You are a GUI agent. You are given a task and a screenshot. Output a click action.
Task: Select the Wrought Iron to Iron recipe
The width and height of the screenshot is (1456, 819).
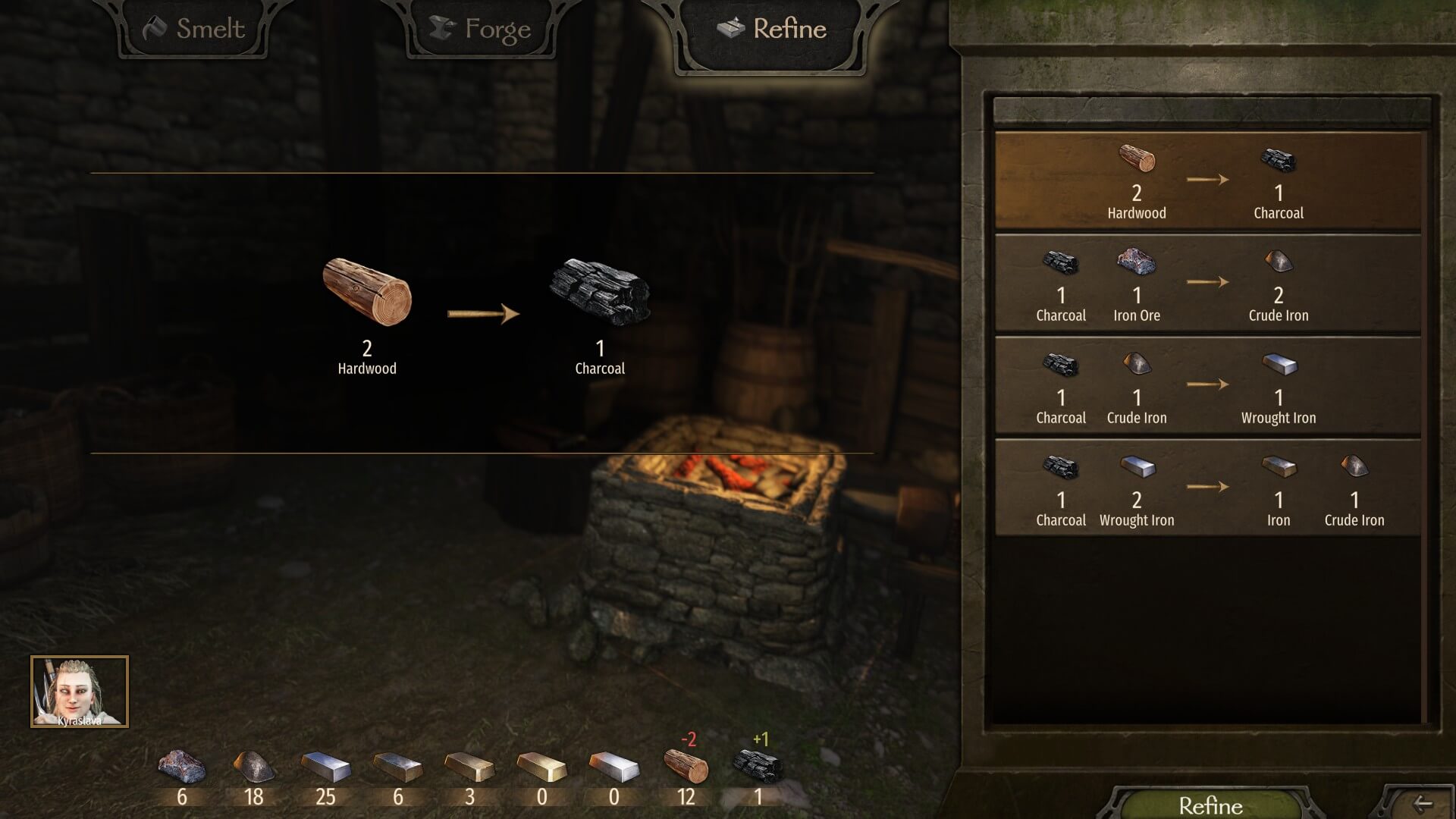tap(1207, 488)
